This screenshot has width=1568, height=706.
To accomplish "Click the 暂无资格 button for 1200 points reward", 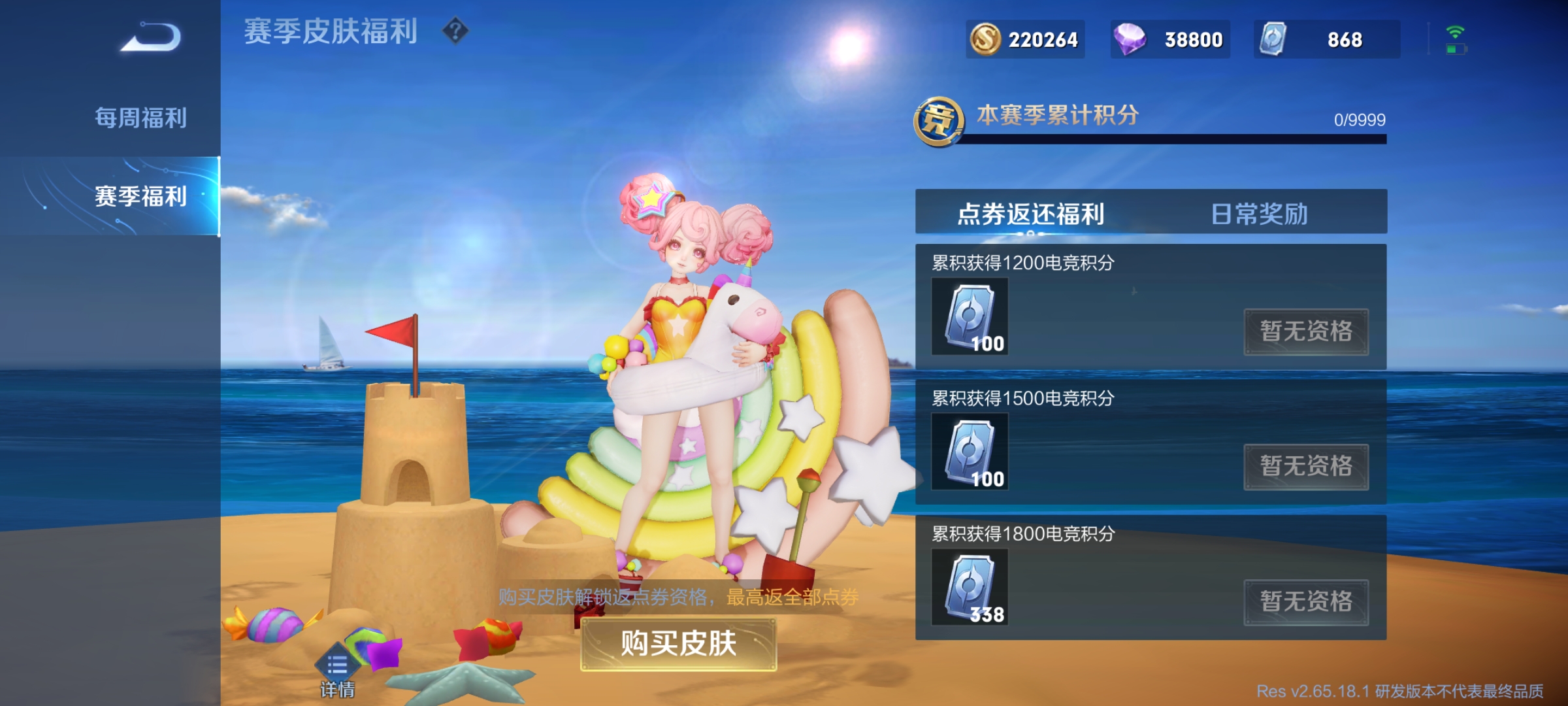I will pyautogui.click(x=1307, y=331).
